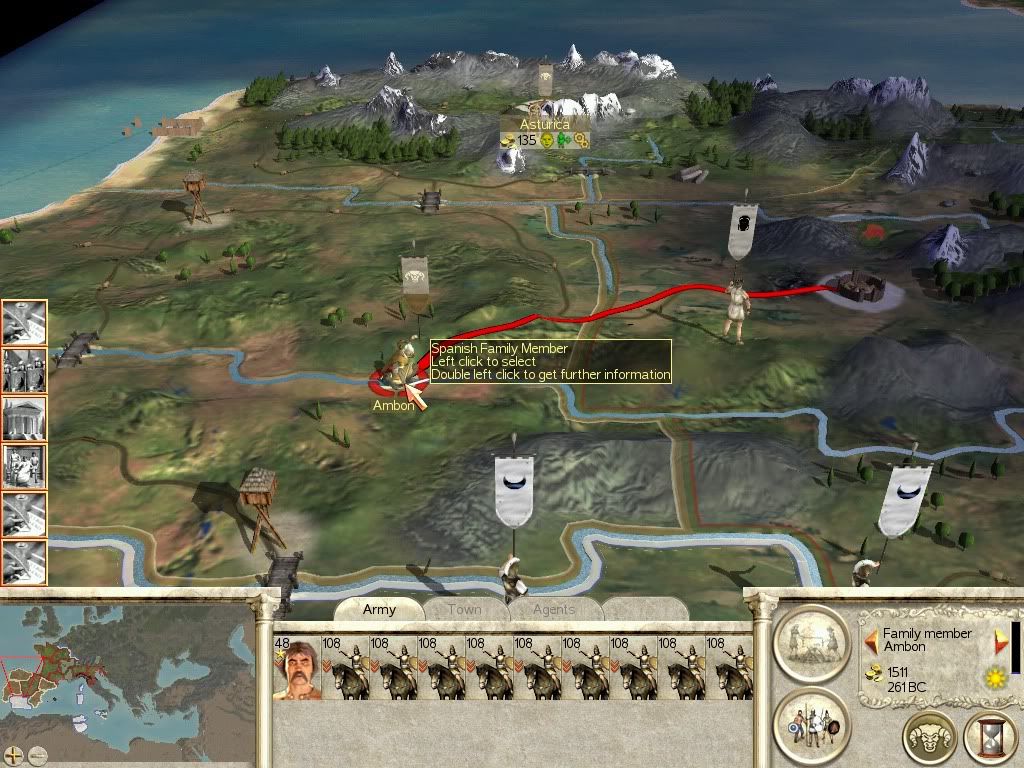Open the temple building event message
The image size is (1024, 768).
click(24, 417)
